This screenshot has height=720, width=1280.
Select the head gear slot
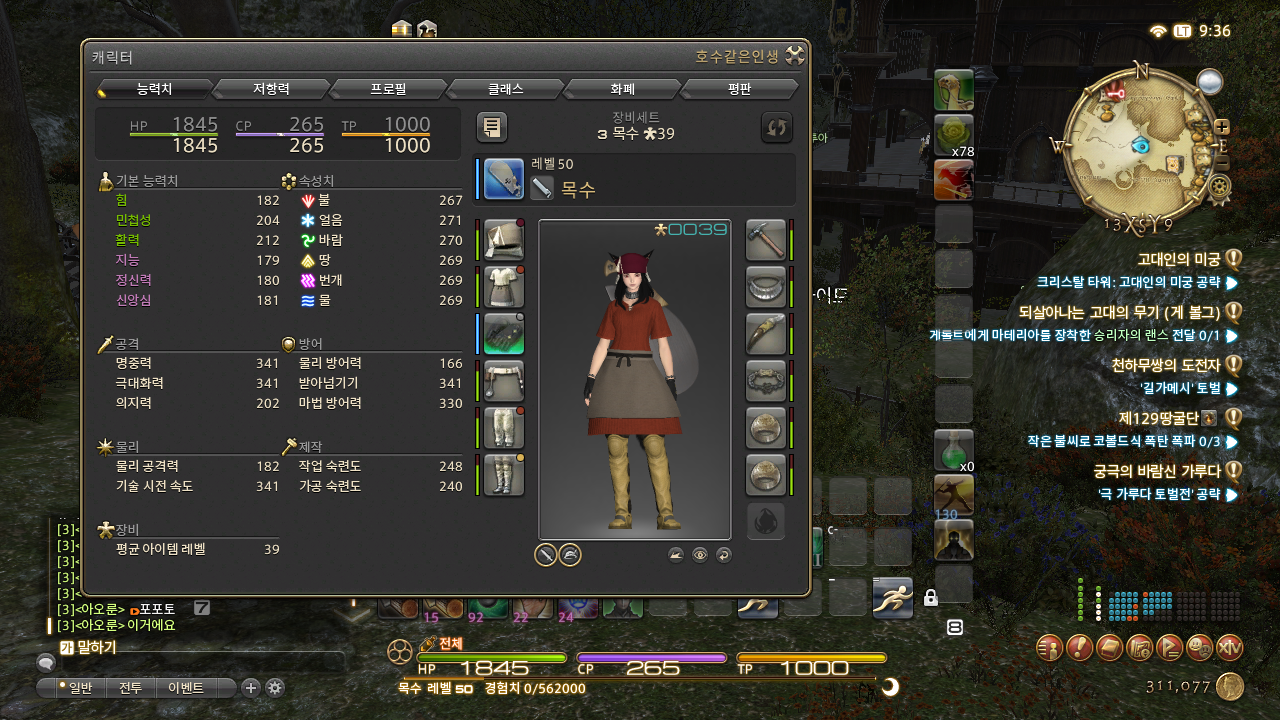(x=504, y=241)
